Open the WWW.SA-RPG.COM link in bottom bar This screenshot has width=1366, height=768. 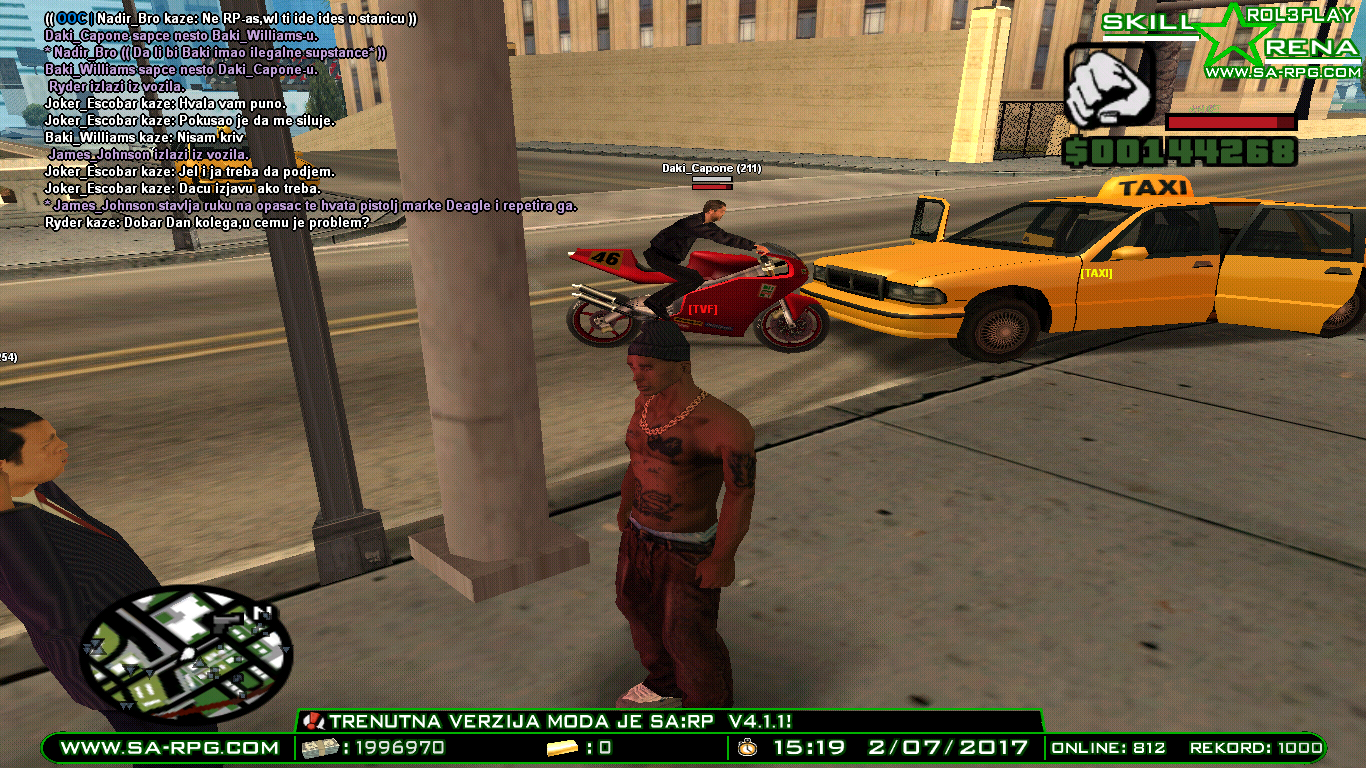coord(169,747)
